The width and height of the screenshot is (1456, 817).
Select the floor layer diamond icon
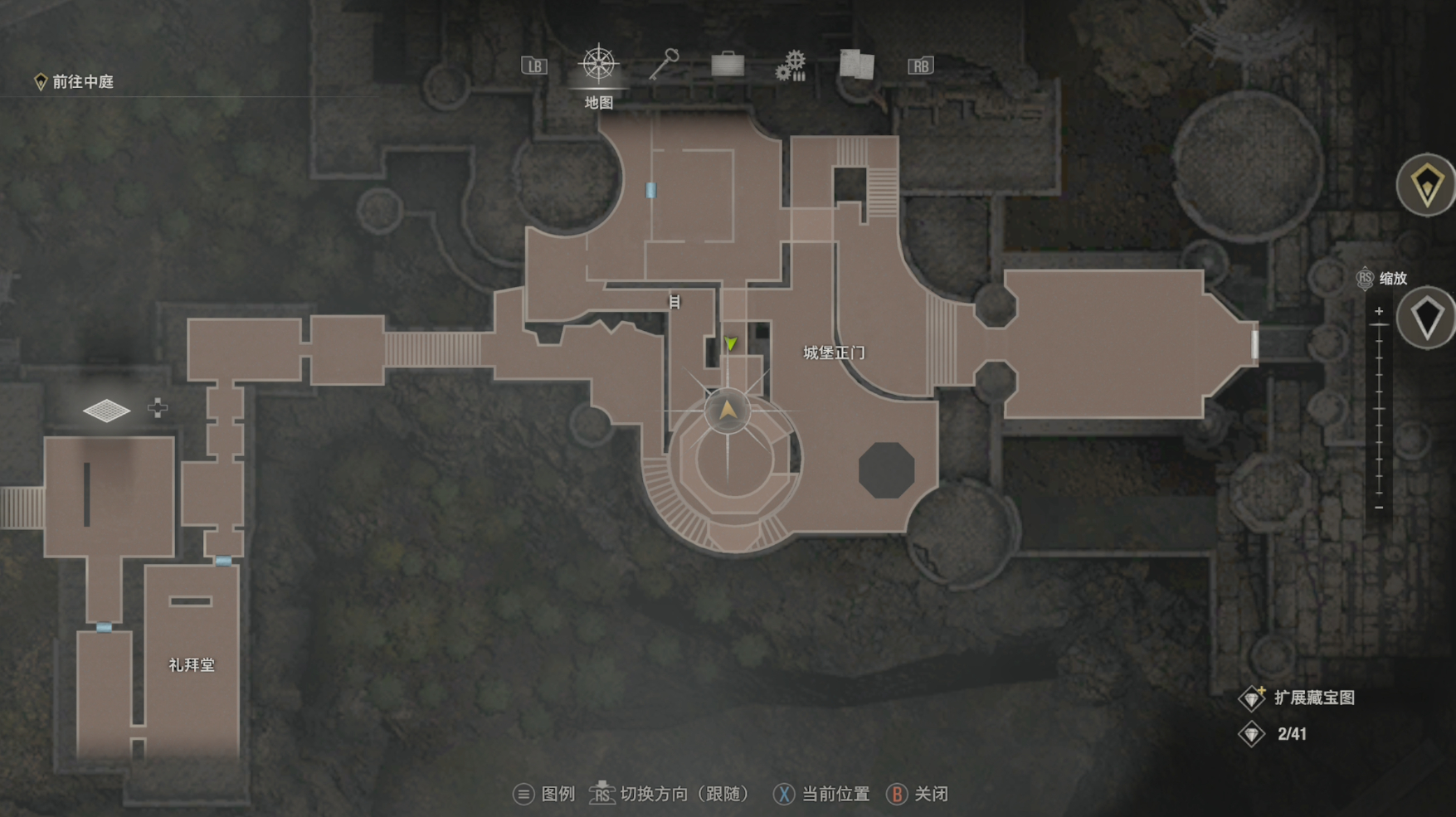coord(107,410)
